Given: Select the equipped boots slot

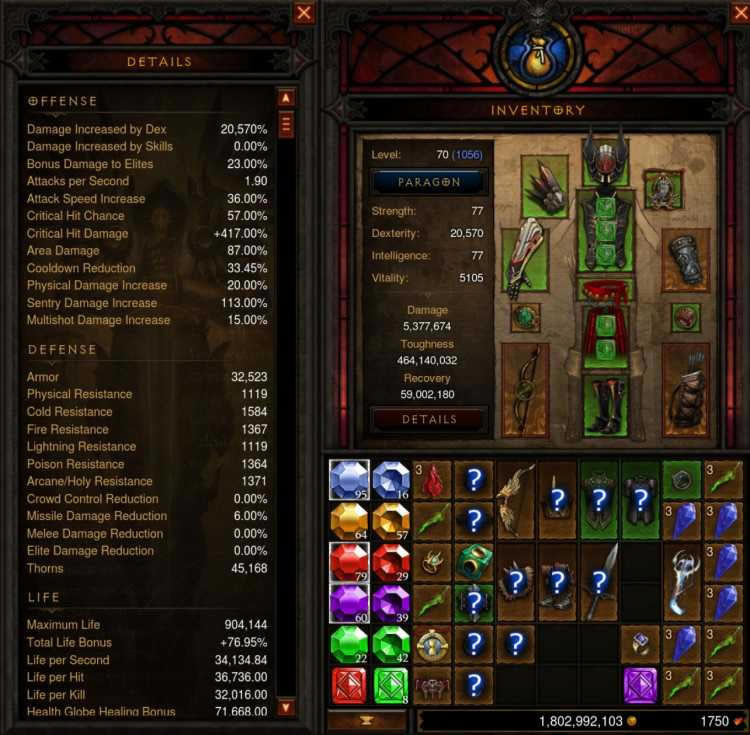Looking at the screenshot, I should 606,404.
